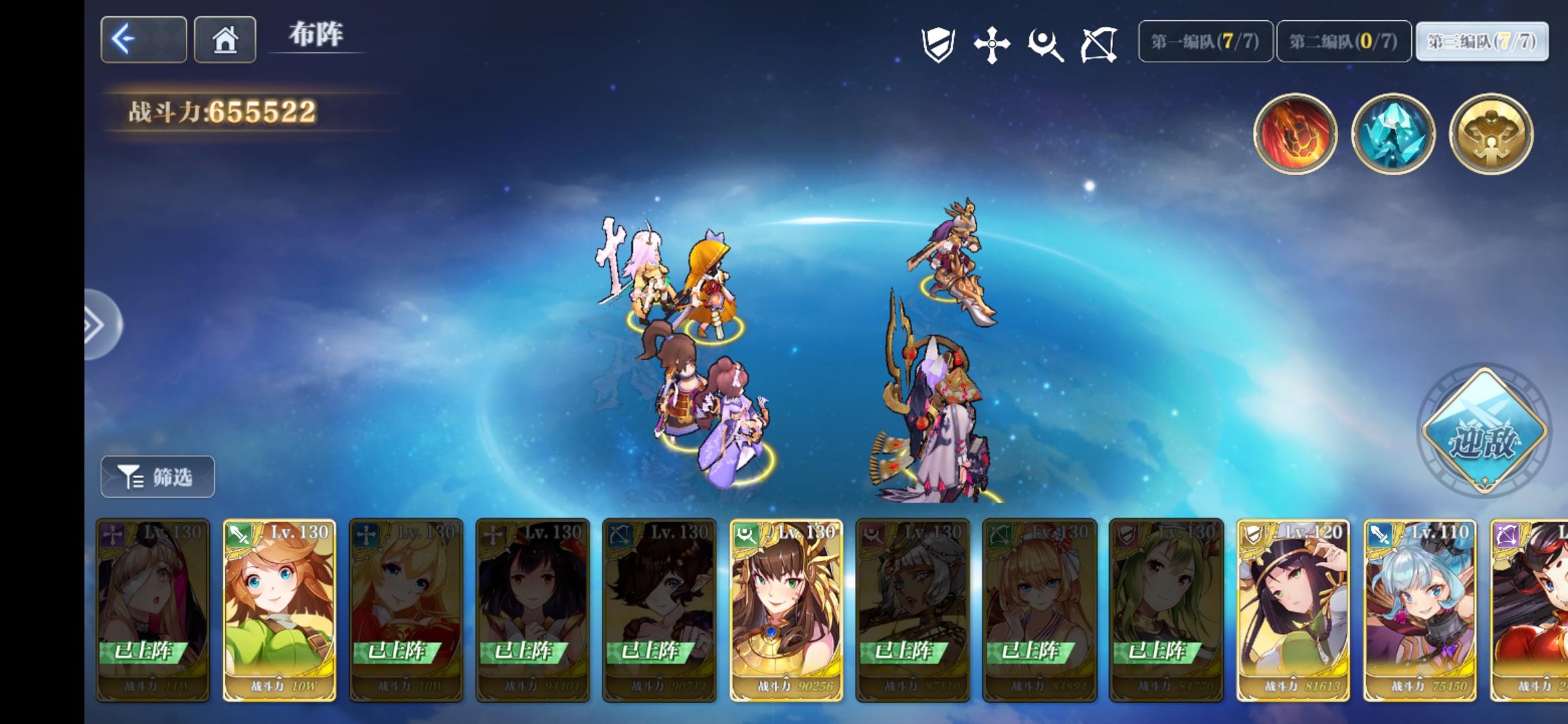This screenshot has width=1568, height=724.
Task: Open the back navigation arrow
Action: tap(143, 40)
